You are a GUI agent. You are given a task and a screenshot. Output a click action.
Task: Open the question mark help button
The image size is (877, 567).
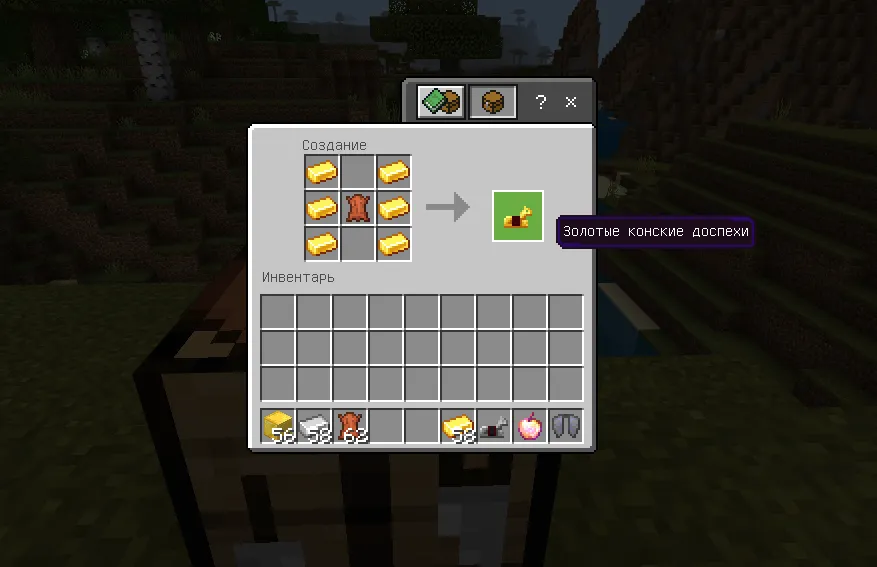(540, 102)
